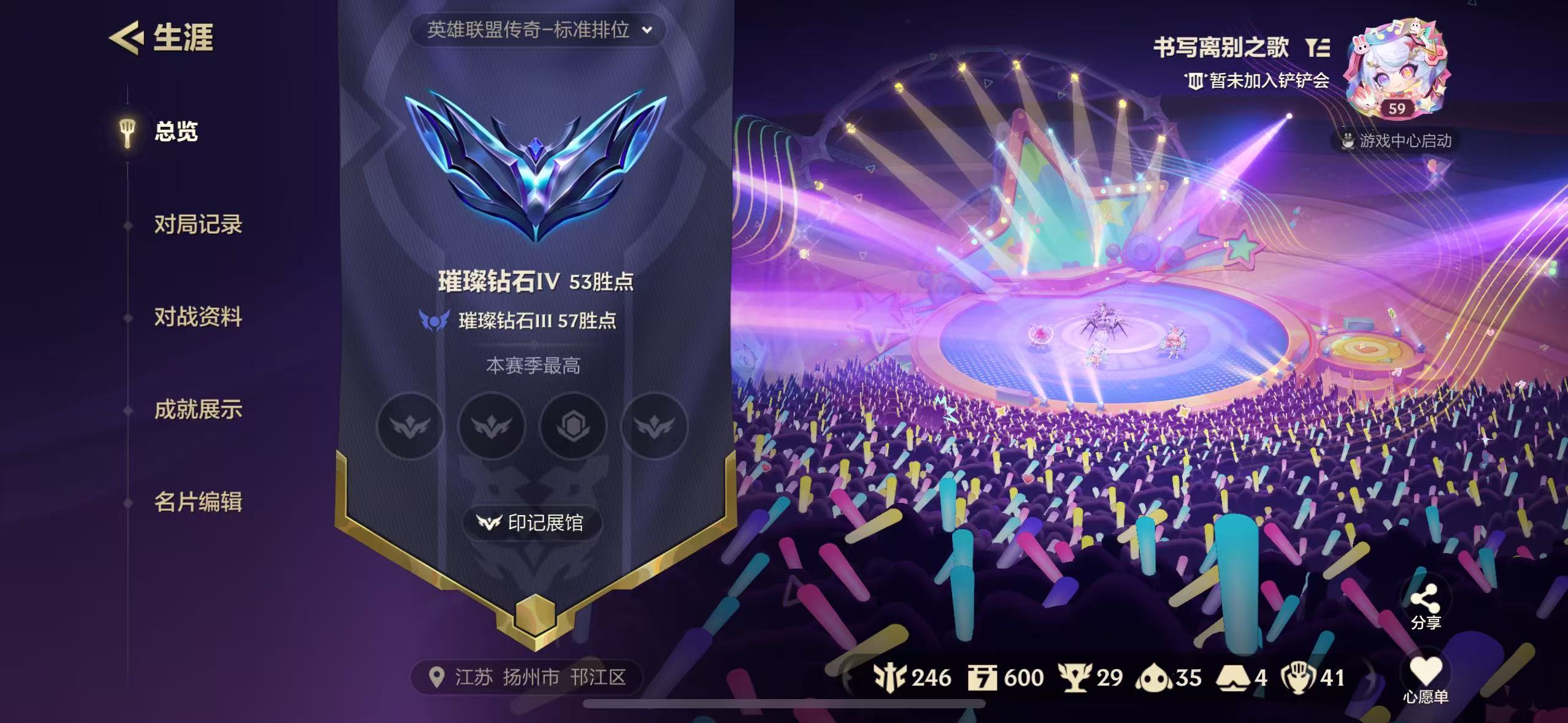This screenshot has width=1568, height=723.
Task: Toggle the first grayed rank badge circle
Action: pos(410,427)
